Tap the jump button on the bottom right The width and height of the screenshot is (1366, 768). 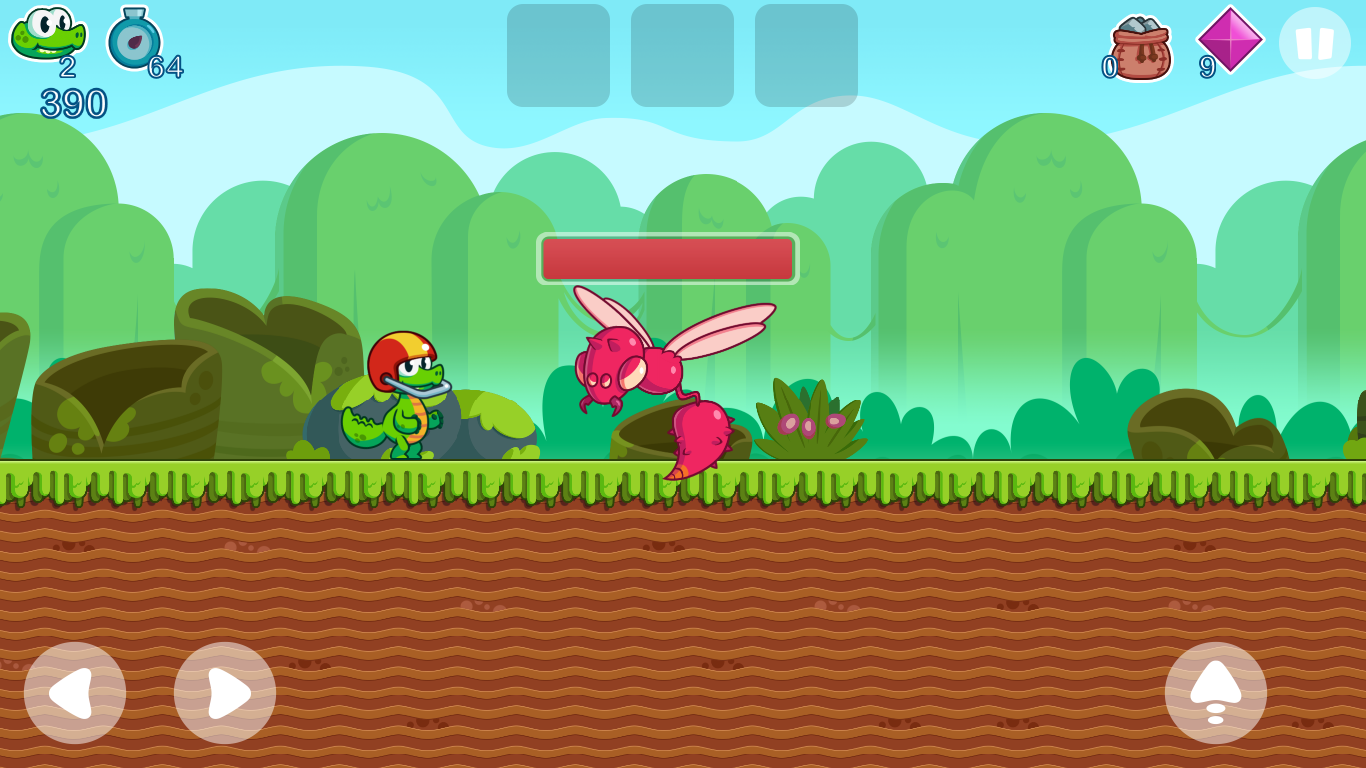[1216, 692]
